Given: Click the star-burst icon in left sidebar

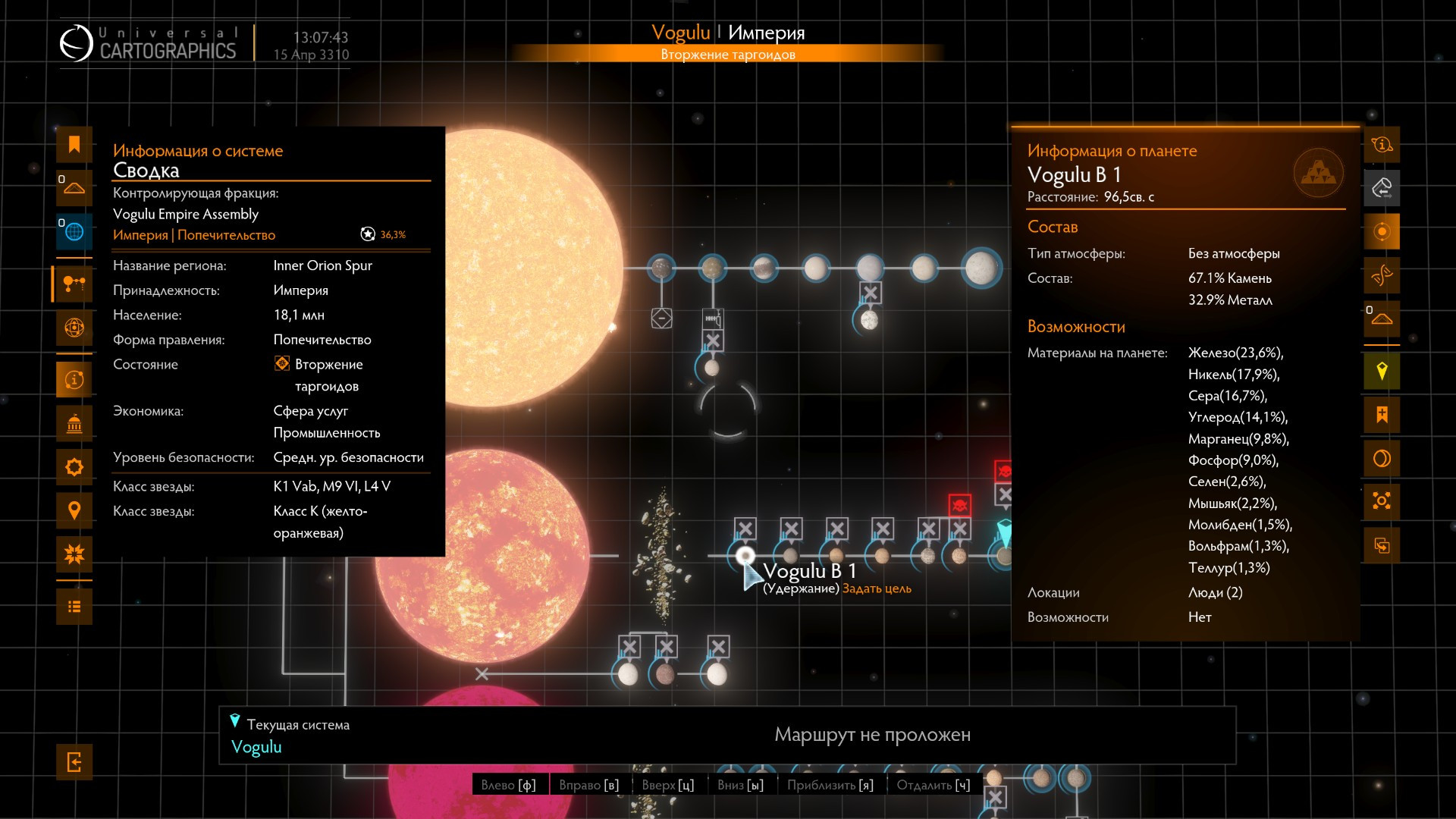Looking at the screenshot, I should click(74, 554).
